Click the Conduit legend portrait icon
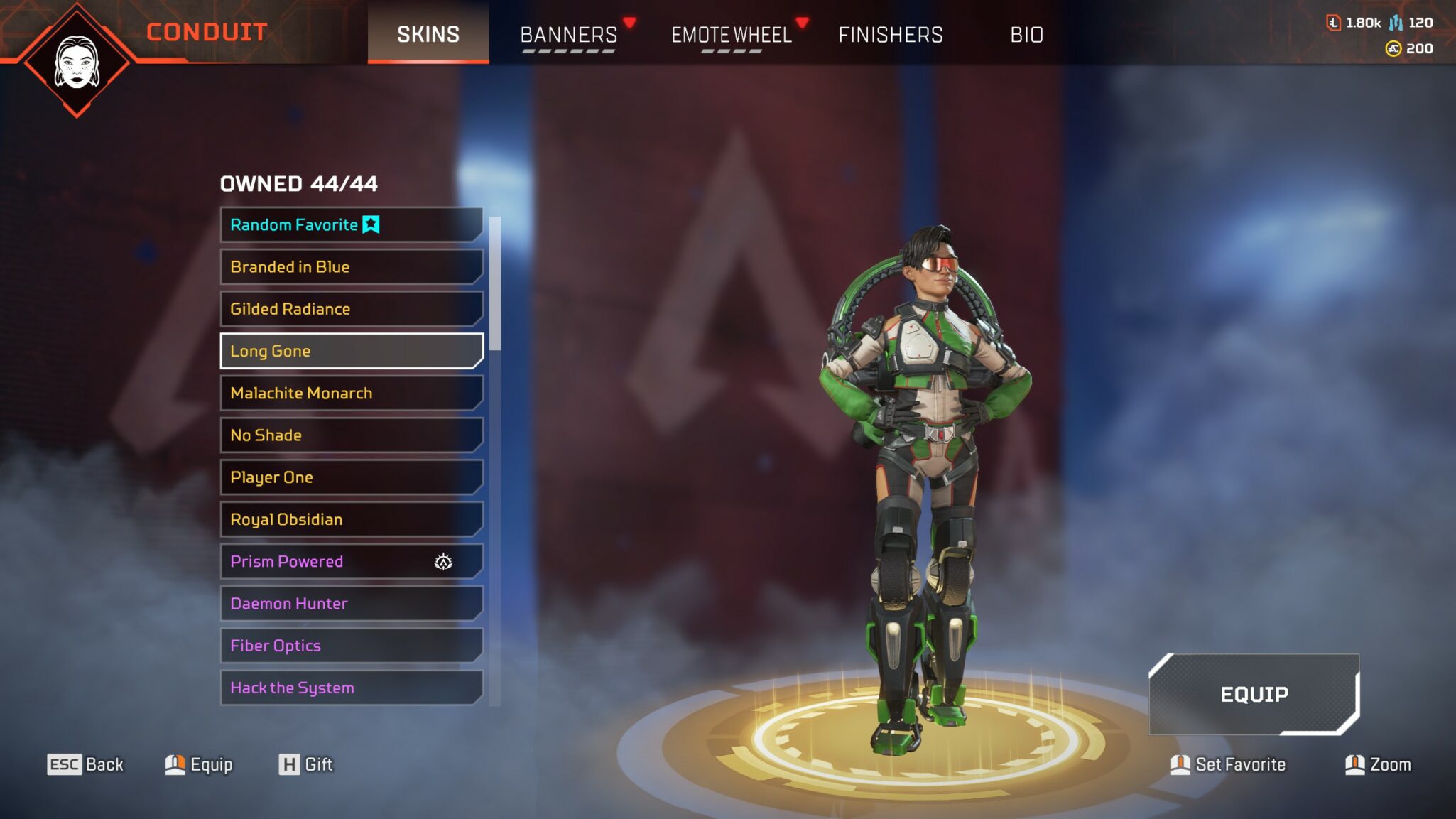This screenshot has width=1456, height=819. tap(77, 63)
